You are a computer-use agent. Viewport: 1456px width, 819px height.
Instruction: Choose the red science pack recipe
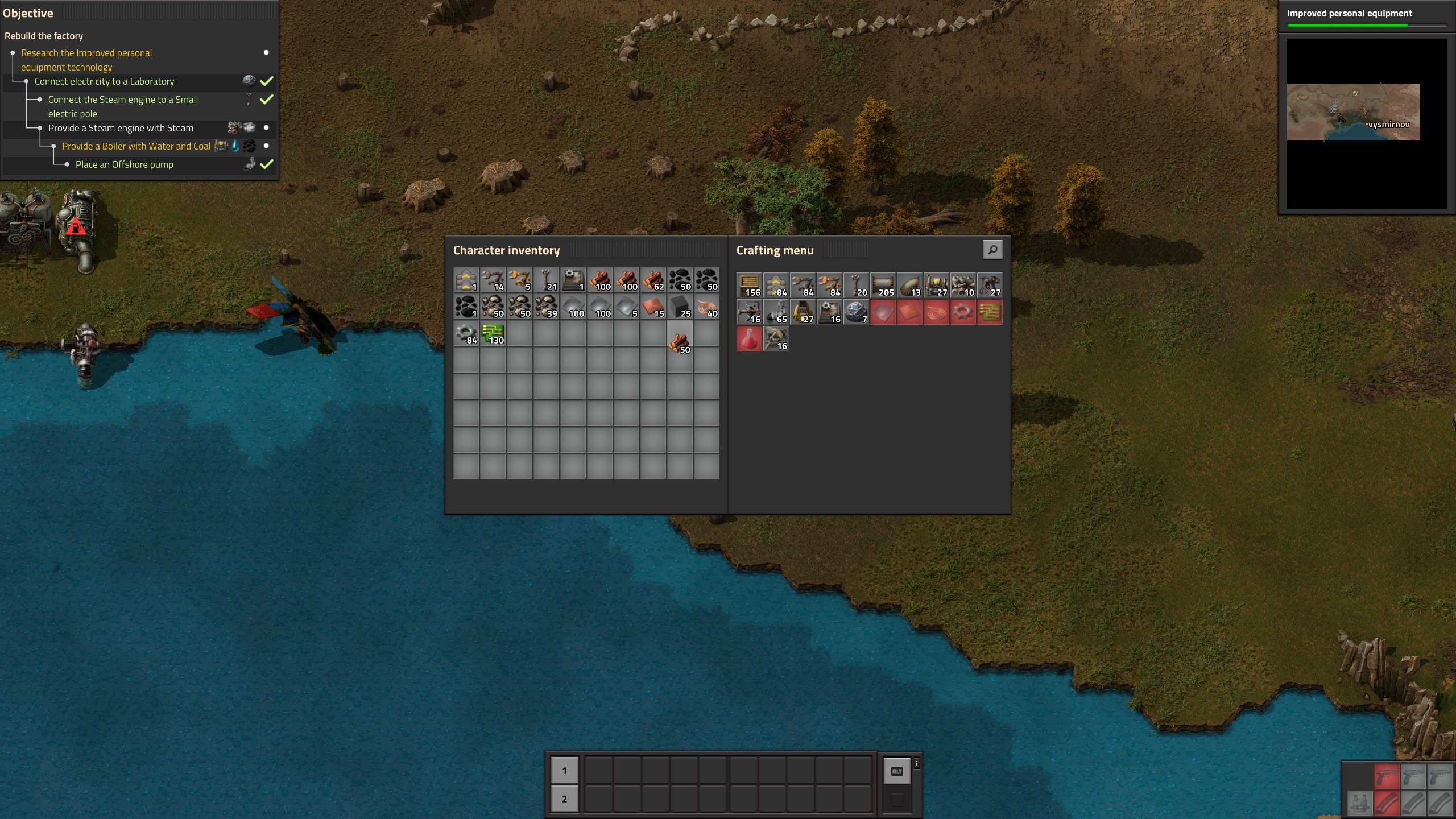(749, 339)
